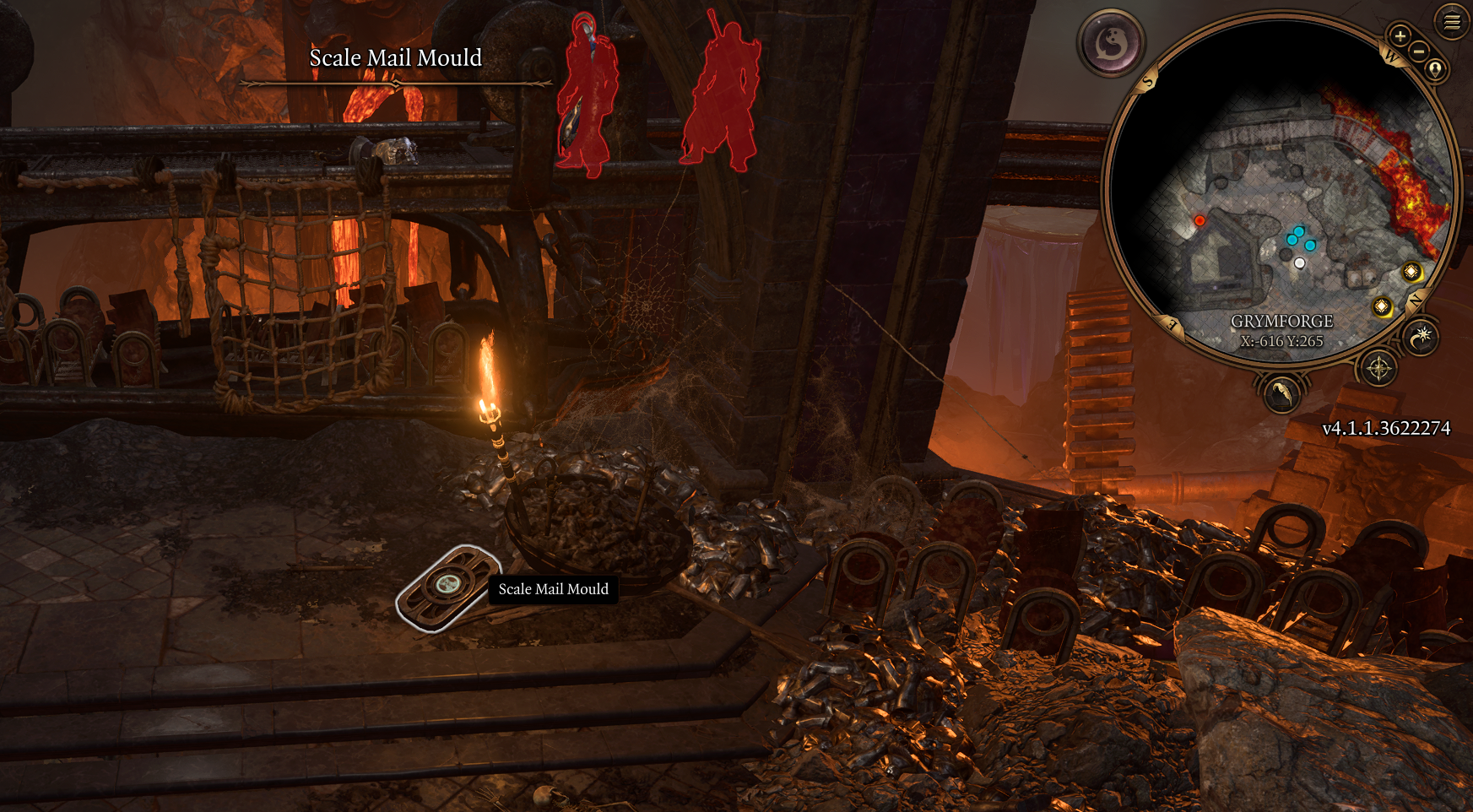
Task: Click the round yin-yang swirl button
Action: [1111, 42]
